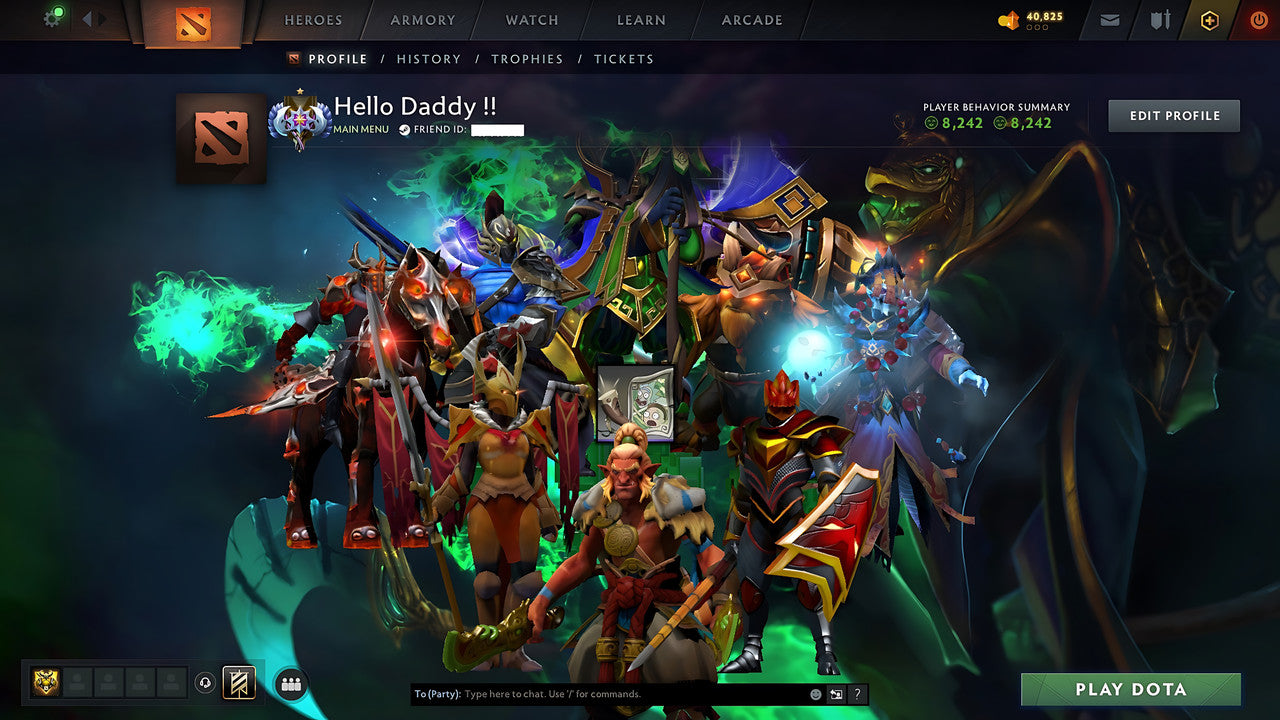Open the friends list icon

289,683
